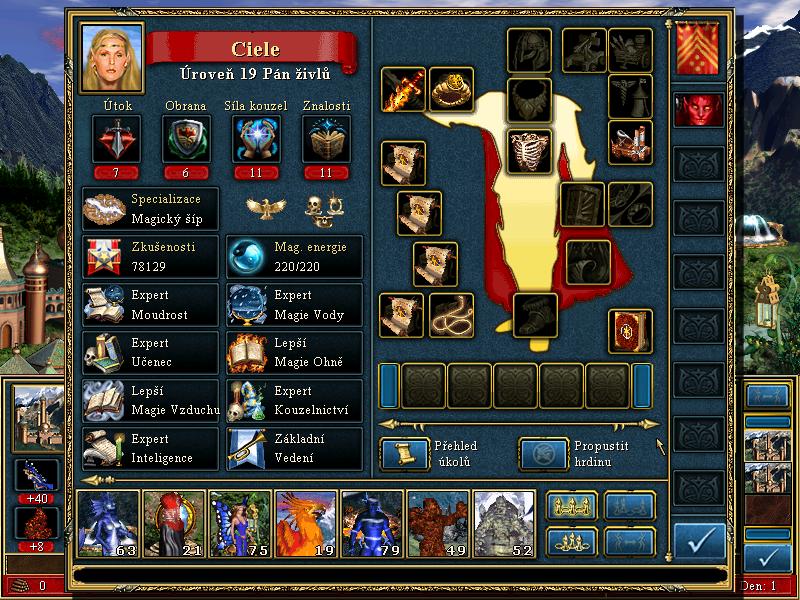Screen dimensions: 800x600
Task: View the Expert Inteligence skill
Action: pos(151,448)
